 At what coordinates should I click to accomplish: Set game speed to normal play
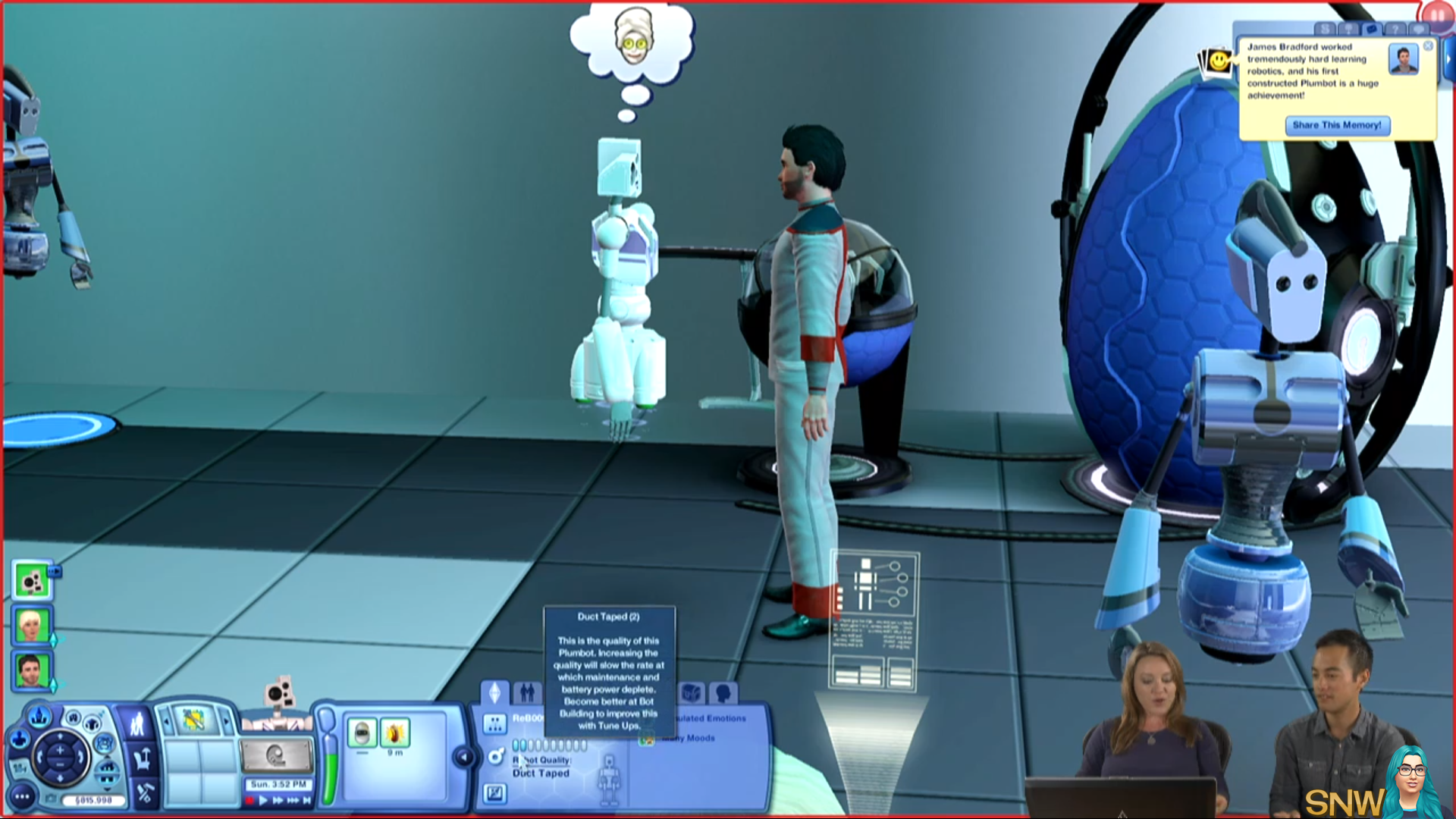click(263, 800)
